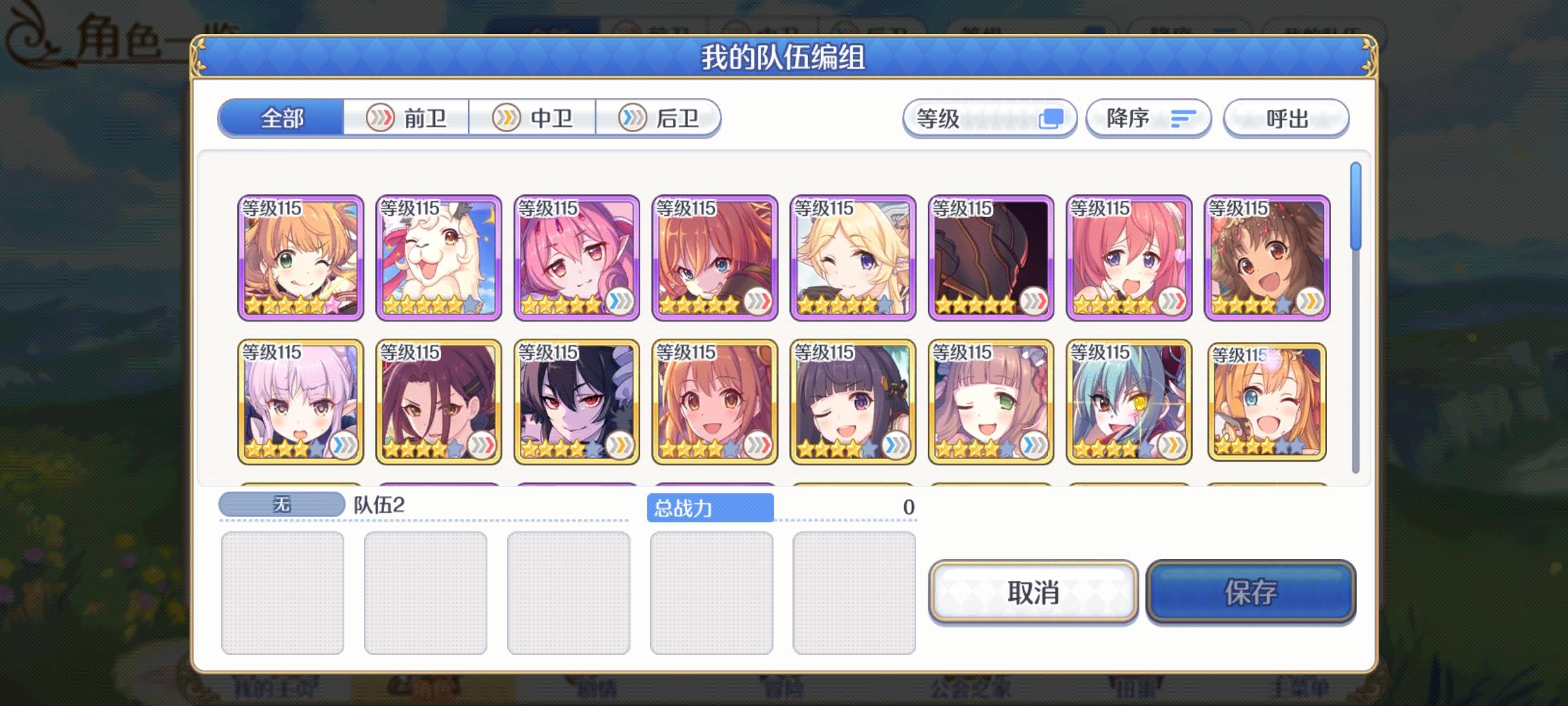
Task: Switch to the 全部 tab
Action: (284, 118)
